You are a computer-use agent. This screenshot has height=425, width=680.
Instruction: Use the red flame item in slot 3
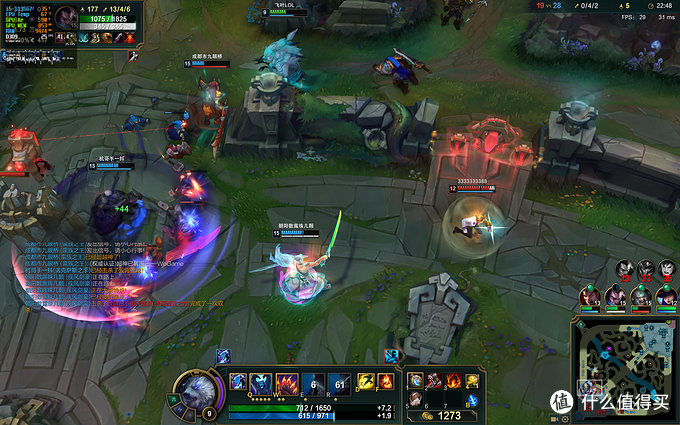pyautogui.click(x=452, y=380)
